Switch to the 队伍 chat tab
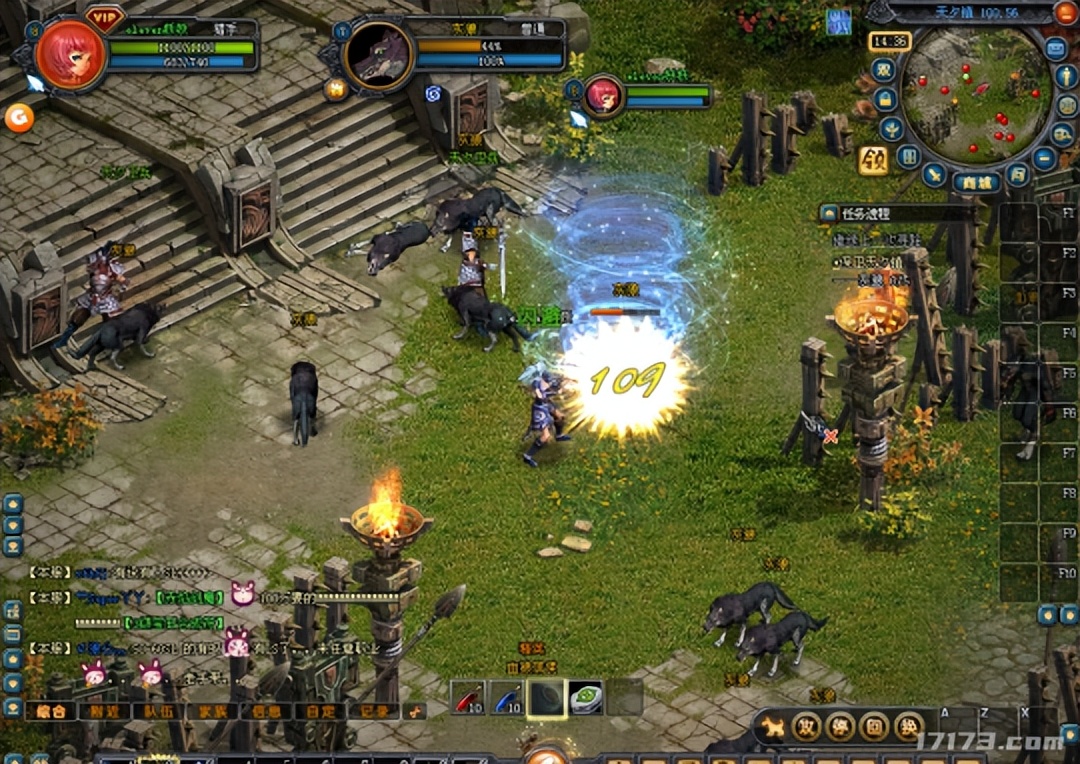This screenshot has height=764, width=1080. pyautogui.click(x=158, y=711)
